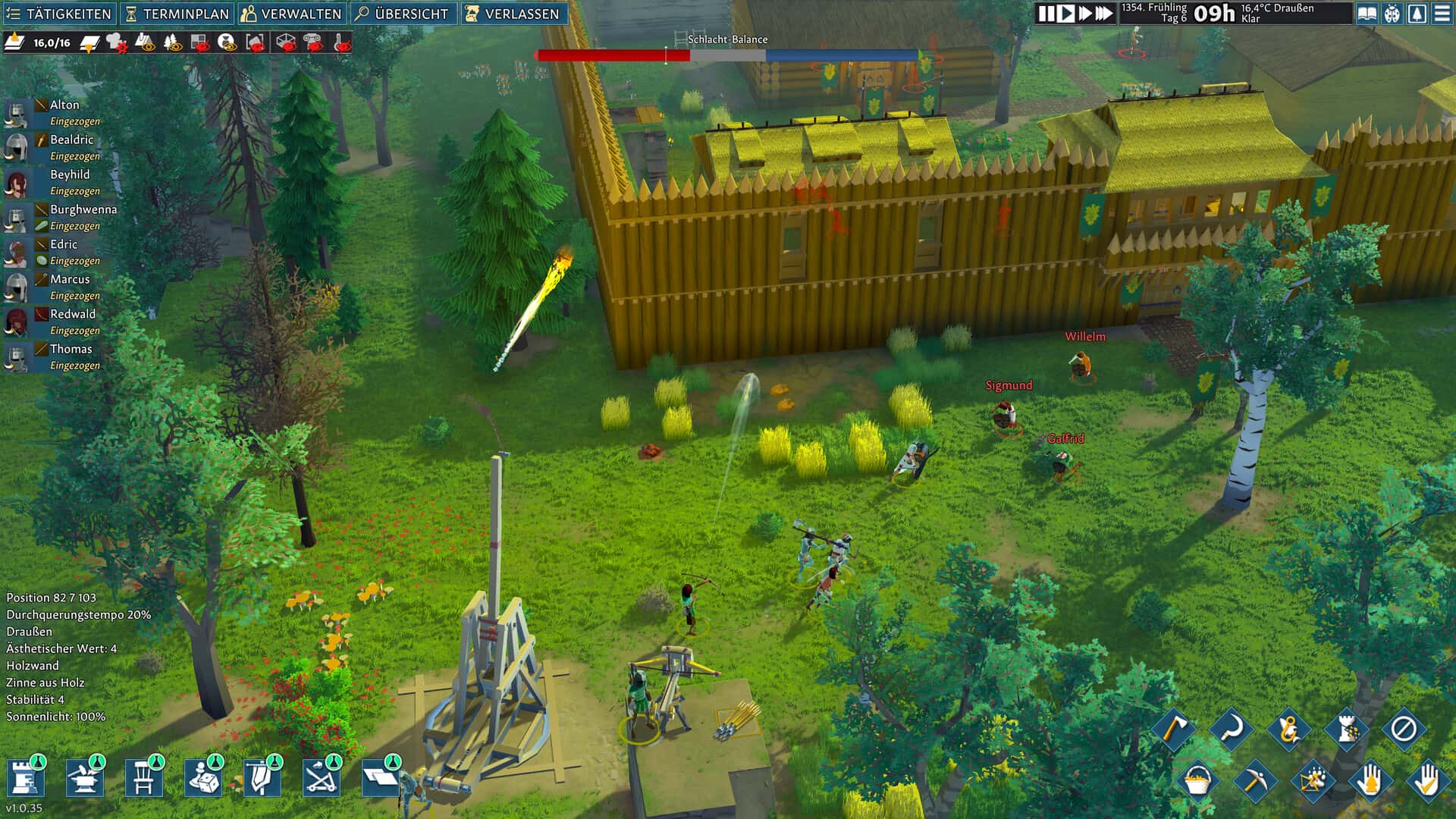The height and width of the screenshot is (819, 1456).
Task: Select settler Burghwenna from the roster
Action: 83,210
